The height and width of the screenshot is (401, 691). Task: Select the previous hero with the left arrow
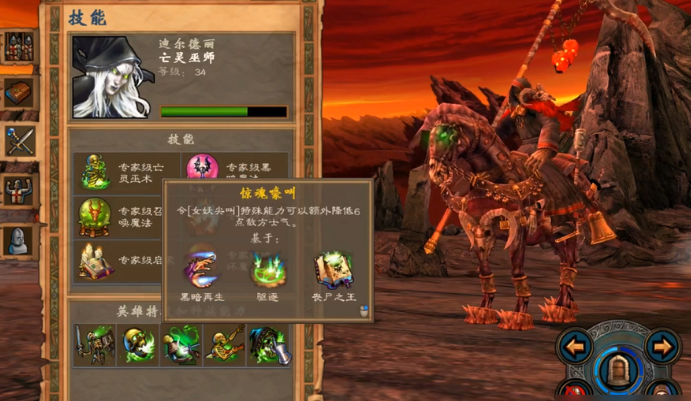(x=576, y=347)
